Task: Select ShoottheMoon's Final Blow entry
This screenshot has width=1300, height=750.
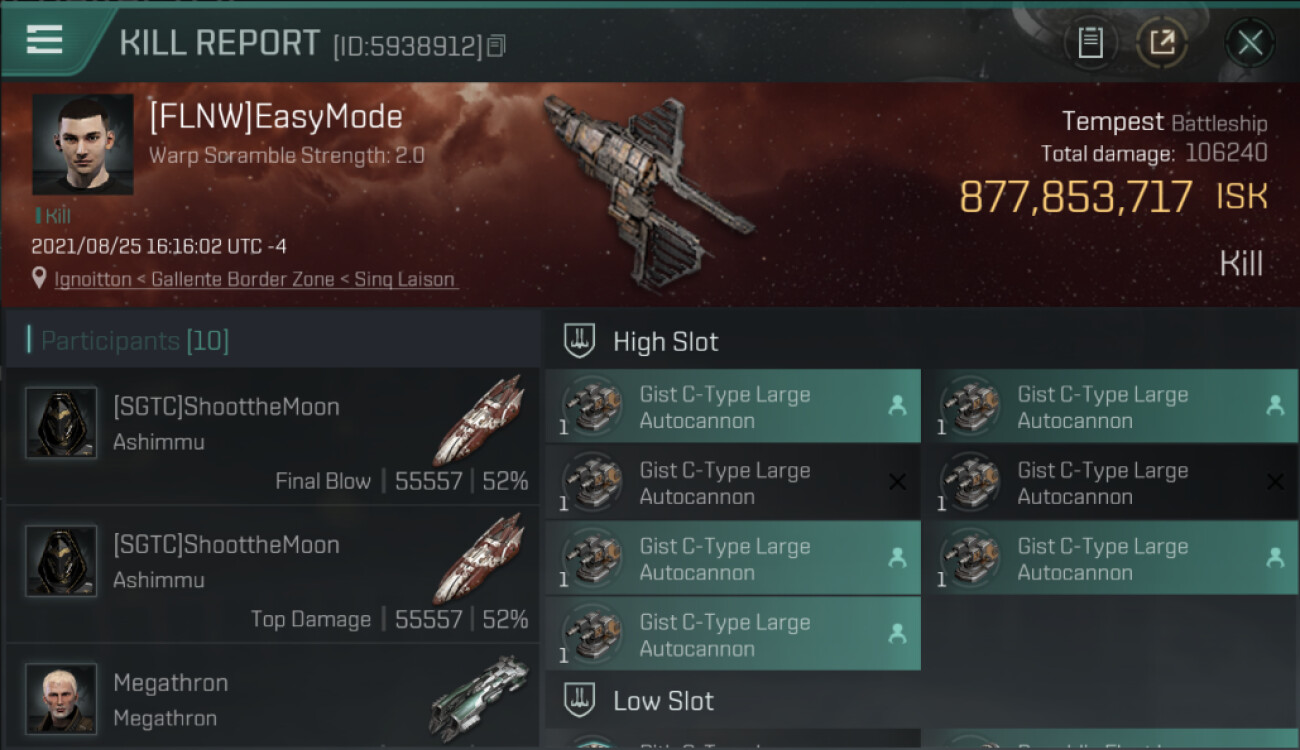Action: (x=272, y=437)
